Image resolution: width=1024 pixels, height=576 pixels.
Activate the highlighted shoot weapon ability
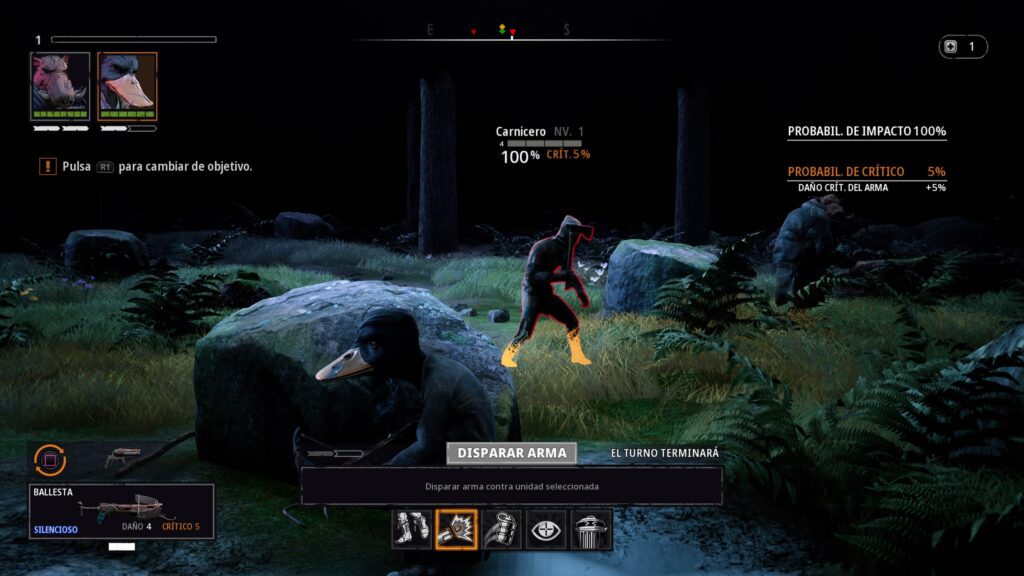tap(456, 529)
